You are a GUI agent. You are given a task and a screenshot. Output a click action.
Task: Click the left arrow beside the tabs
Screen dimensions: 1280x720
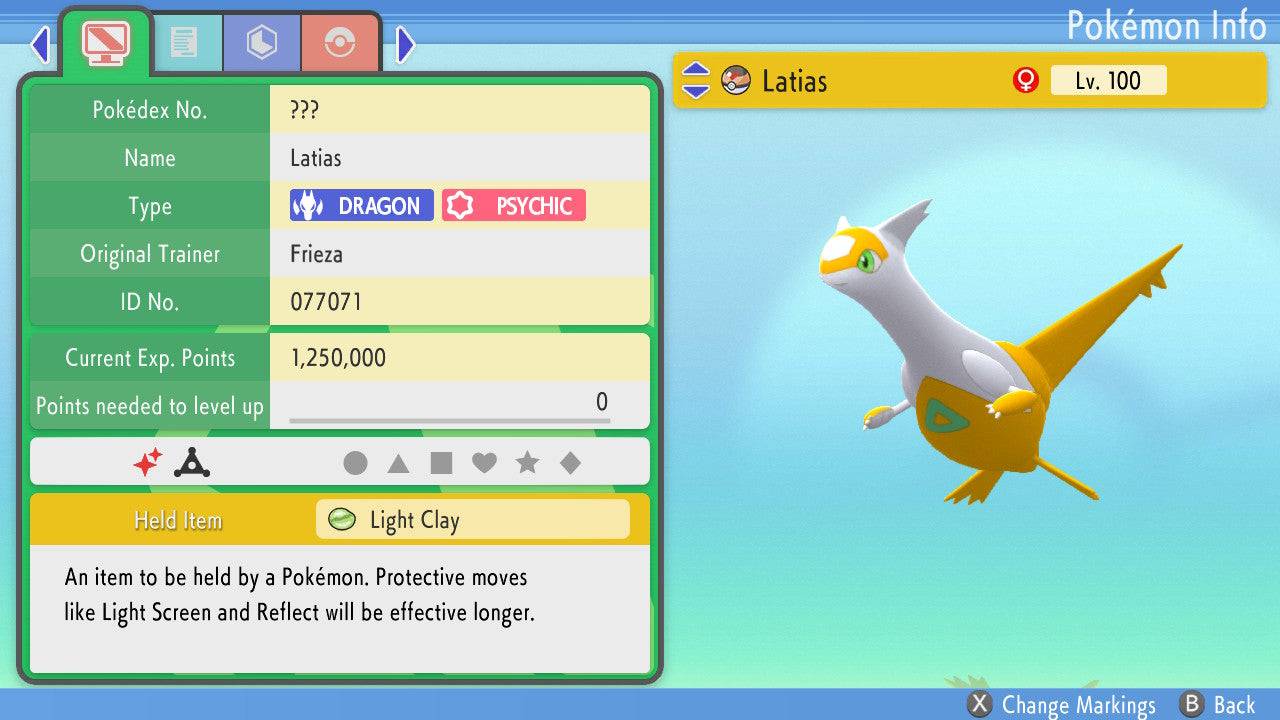pos(40,44)
